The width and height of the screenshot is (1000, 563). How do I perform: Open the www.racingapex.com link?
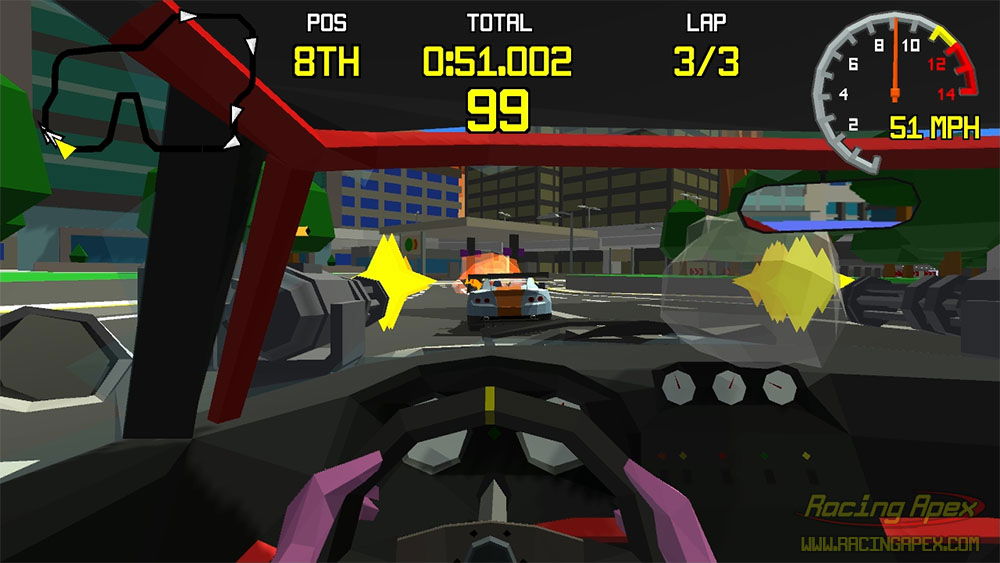click(x=889, y=544)
